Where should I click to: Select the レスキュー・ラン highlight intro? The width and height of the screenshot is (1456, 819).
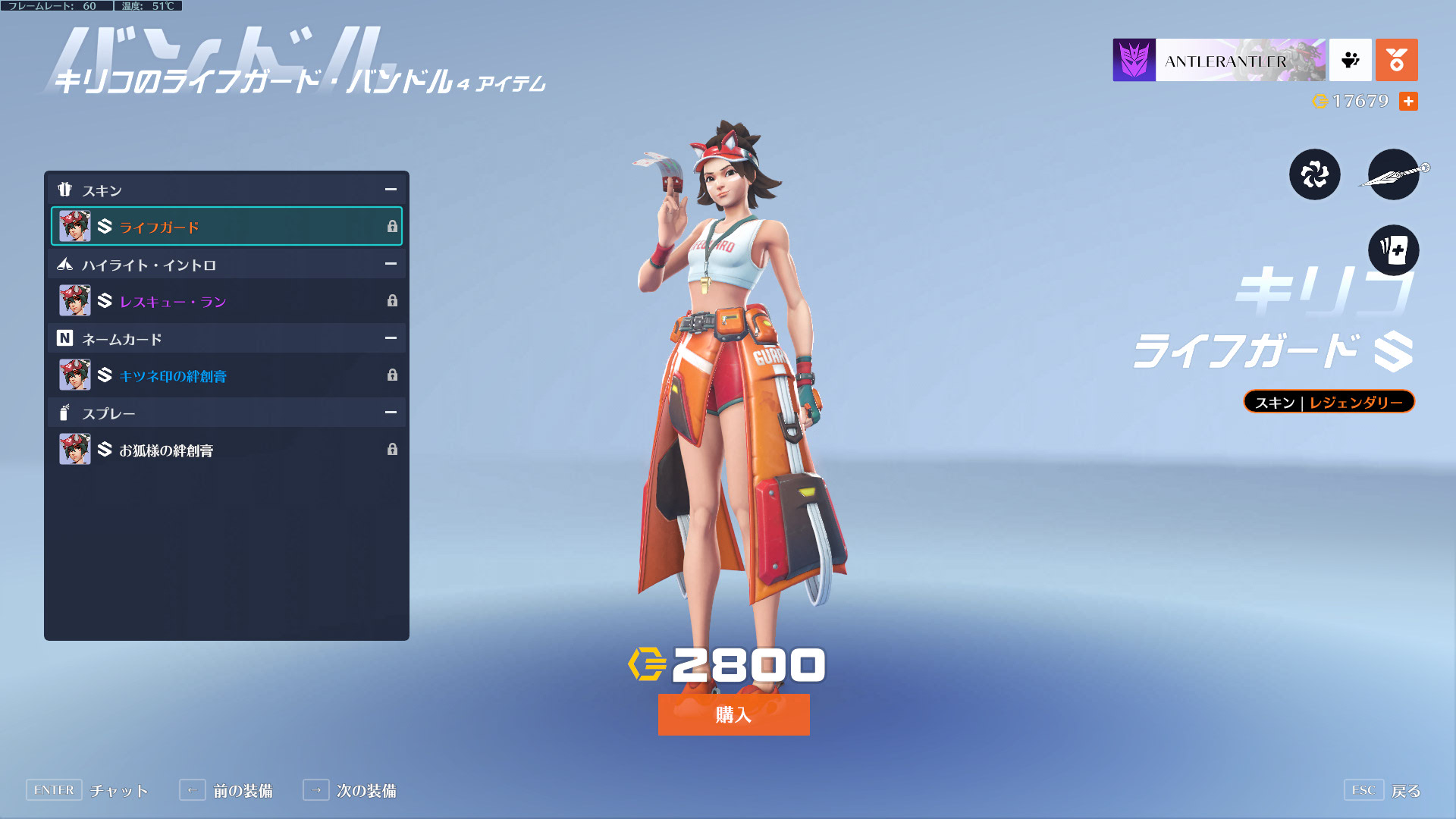226,301
